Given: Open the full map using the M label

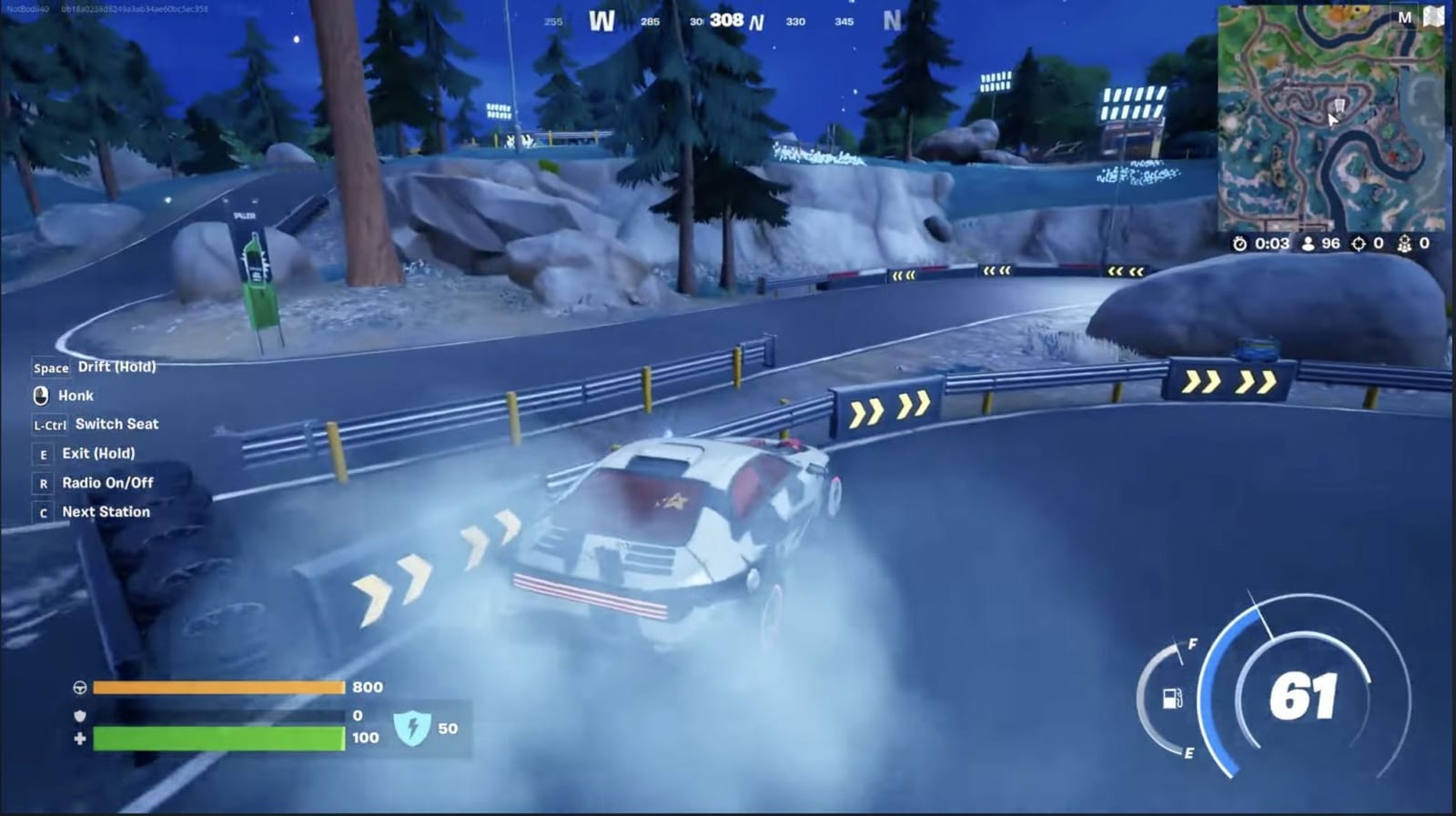Looking at the screenshot, I should coord(1406,16).
